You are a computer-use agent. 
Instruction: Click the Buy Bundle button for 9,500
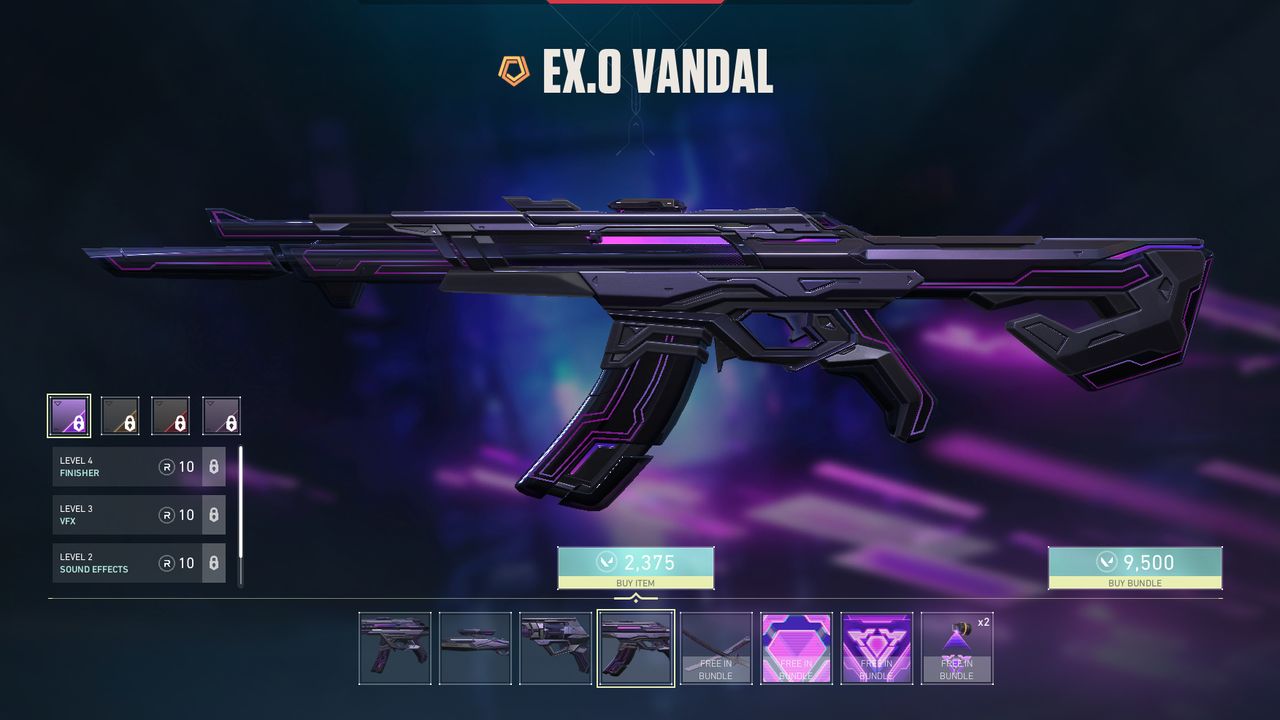click(1135, 568)
